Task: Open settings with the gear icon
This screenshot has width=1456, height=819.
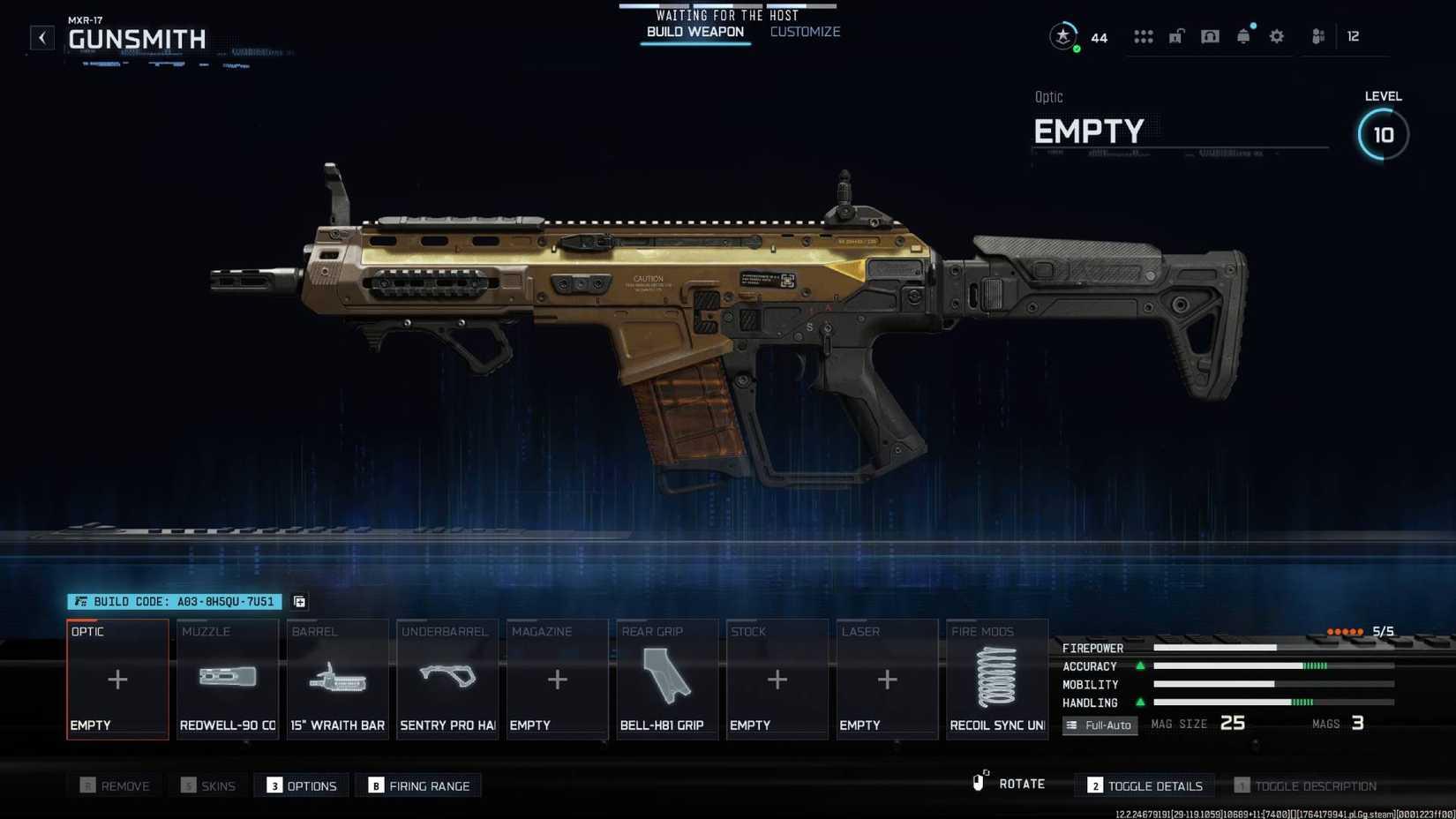Action: [1276, 36]
